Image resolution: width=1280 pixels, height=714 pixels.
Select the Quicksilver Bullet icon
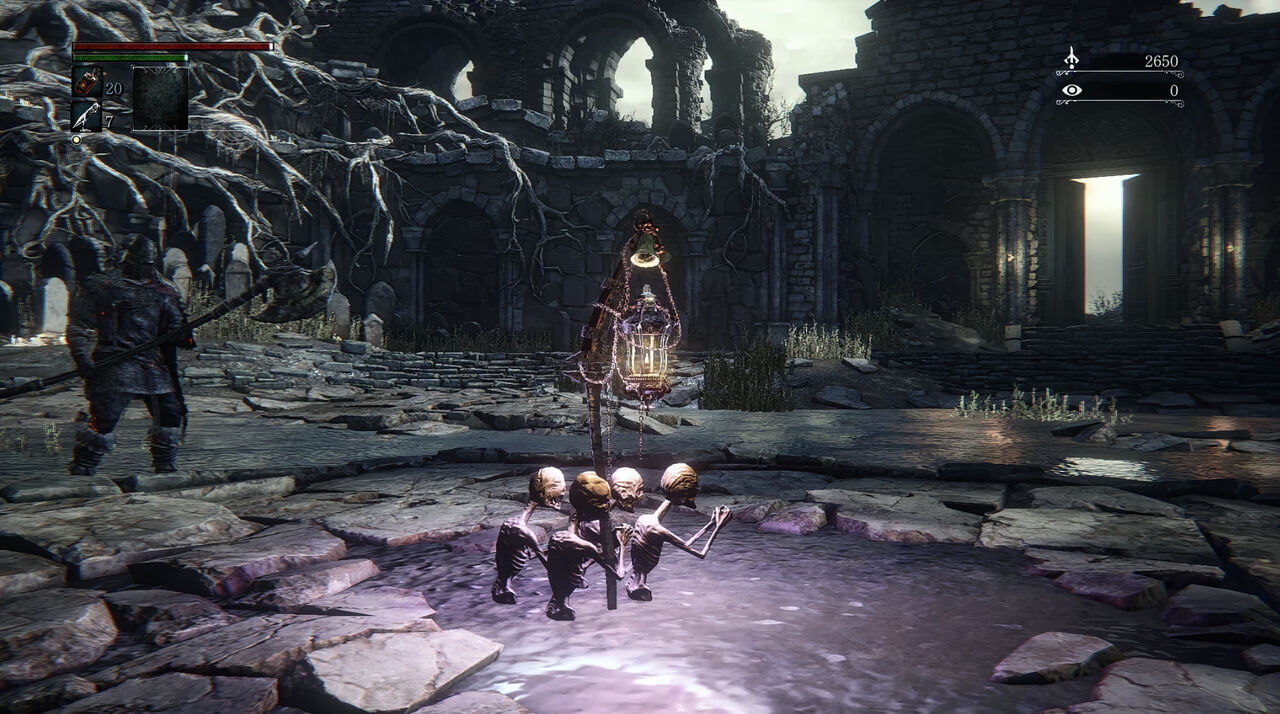(x=86, y=116)
